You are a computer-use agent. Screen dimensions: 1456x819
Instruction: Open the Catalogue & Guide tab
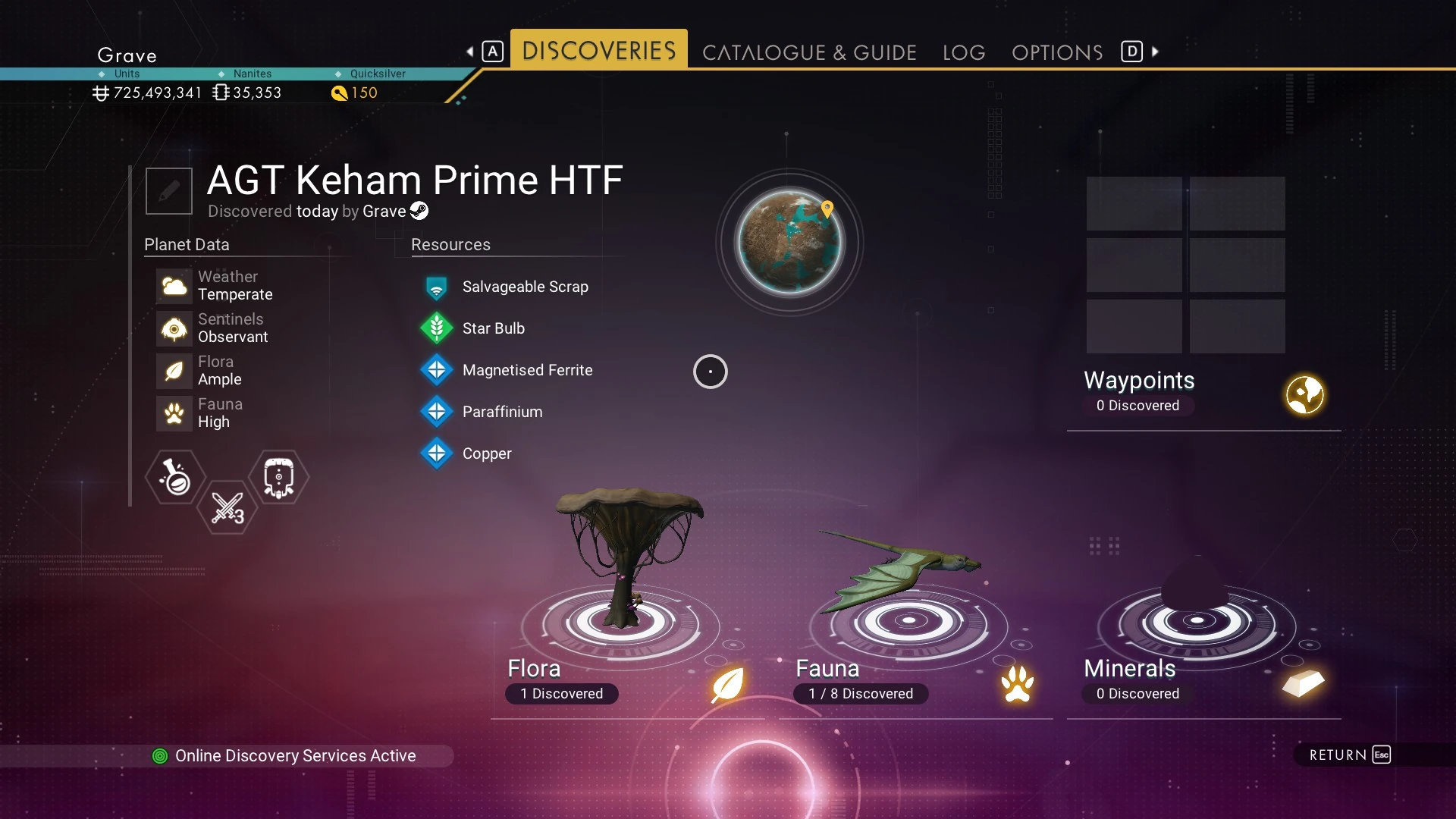coord(809,52)
